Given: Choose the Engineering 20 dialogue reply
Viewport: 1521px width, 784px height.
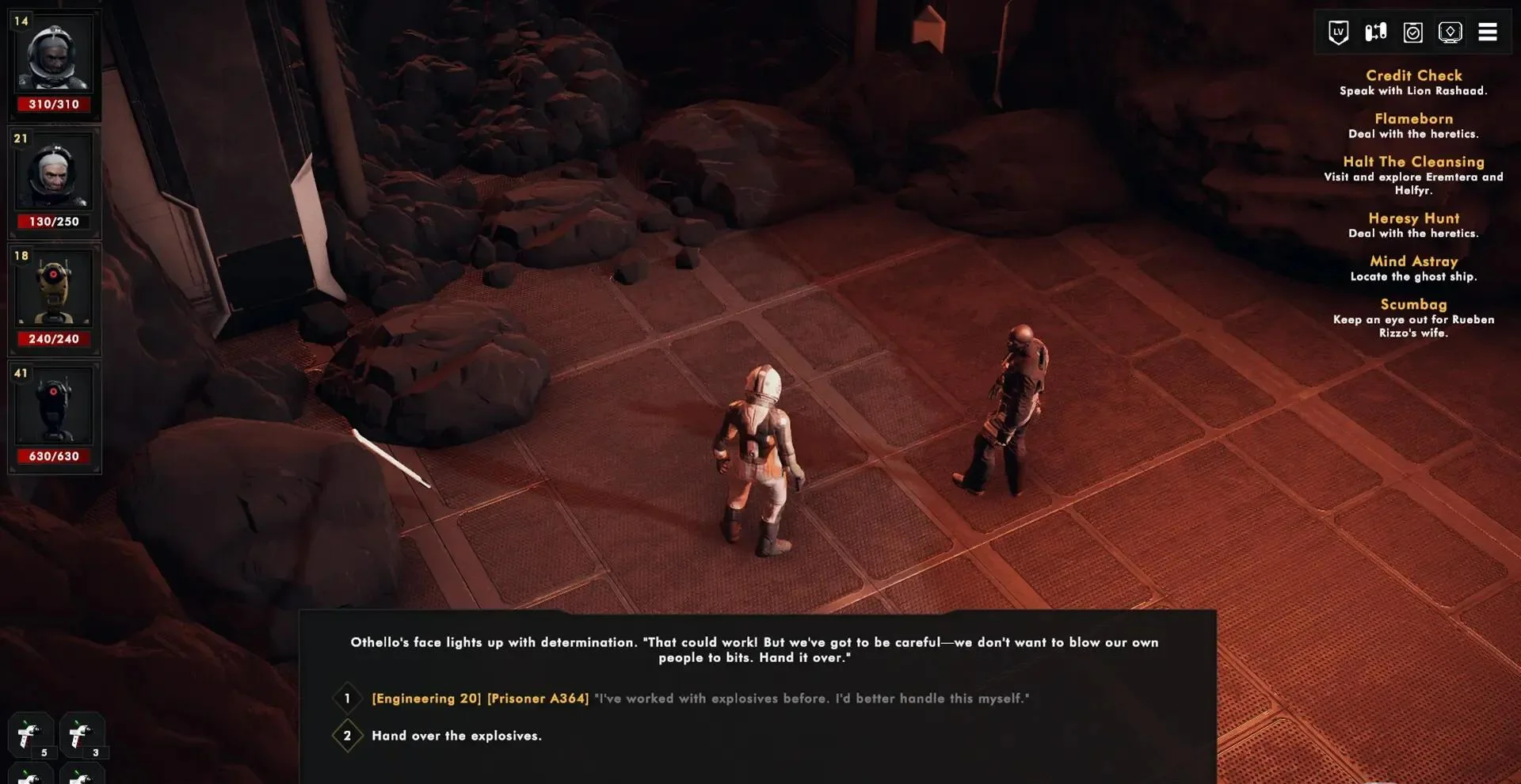Looking at the screenshot, I should (x=700, y=698).
